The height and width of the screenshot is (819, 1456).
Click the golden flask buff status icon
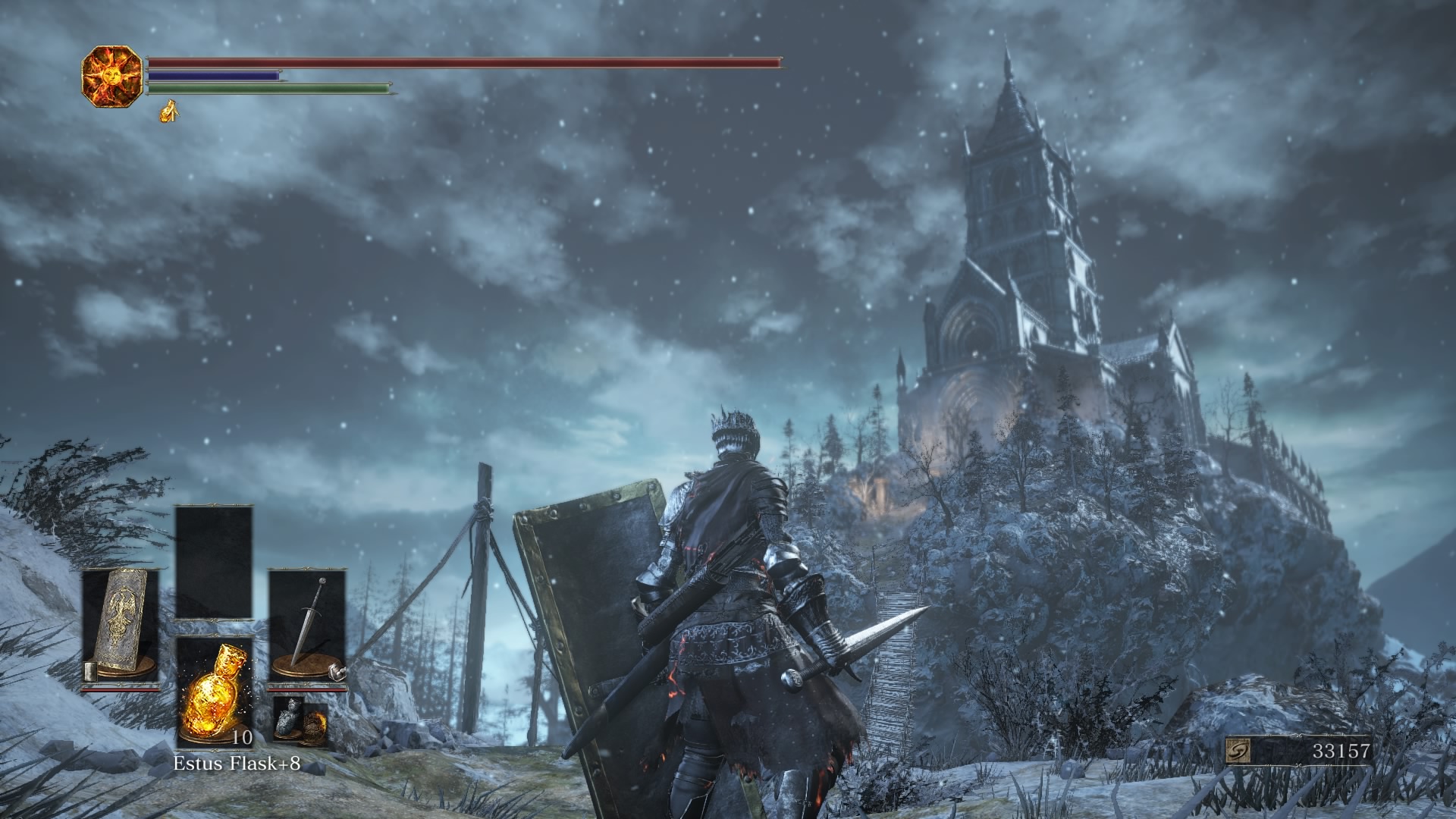click(169, 111)
